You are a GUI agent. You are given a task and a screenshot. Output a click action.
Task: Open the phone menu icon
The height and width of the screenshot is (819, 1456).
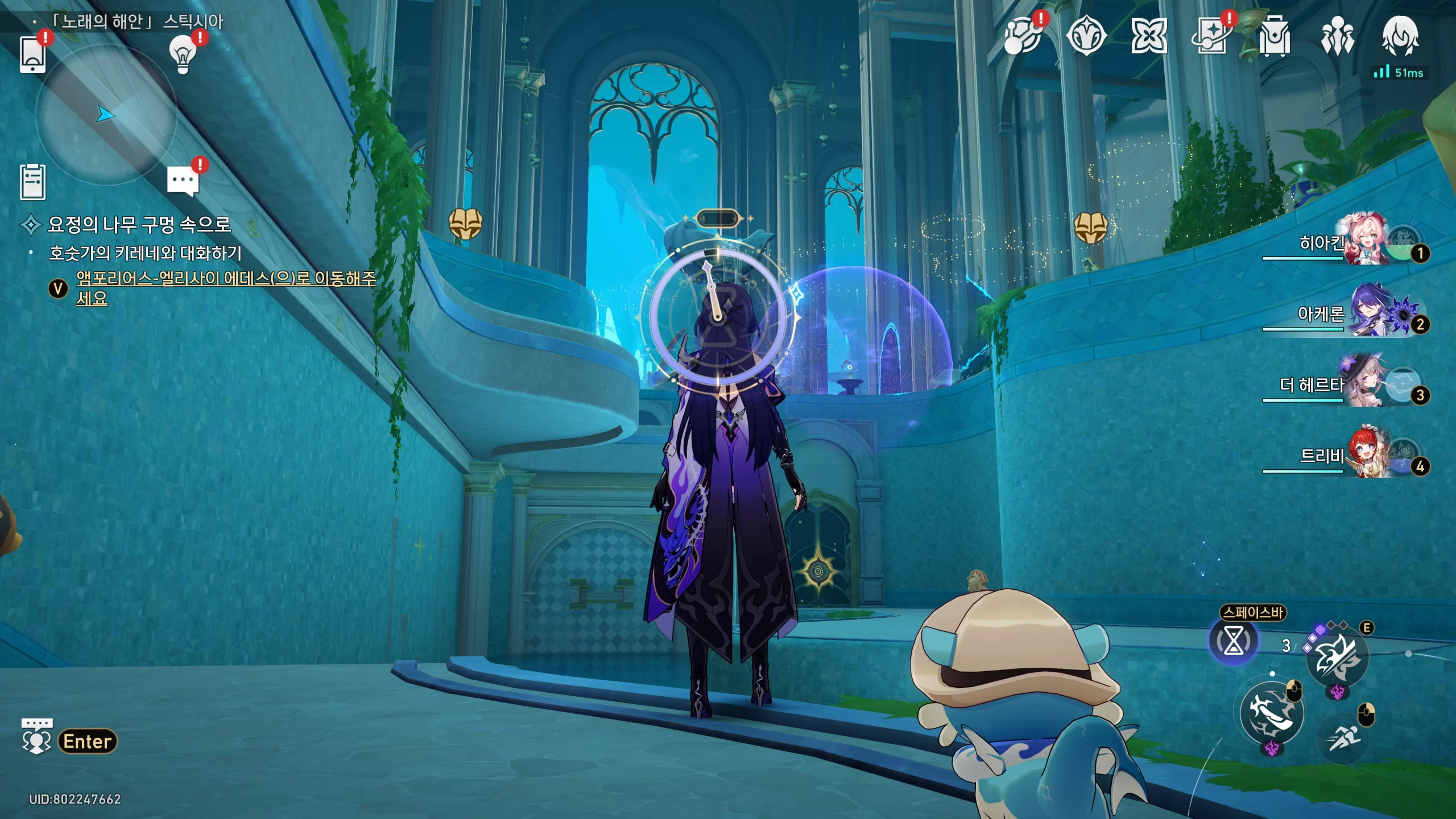pos(32,54)
